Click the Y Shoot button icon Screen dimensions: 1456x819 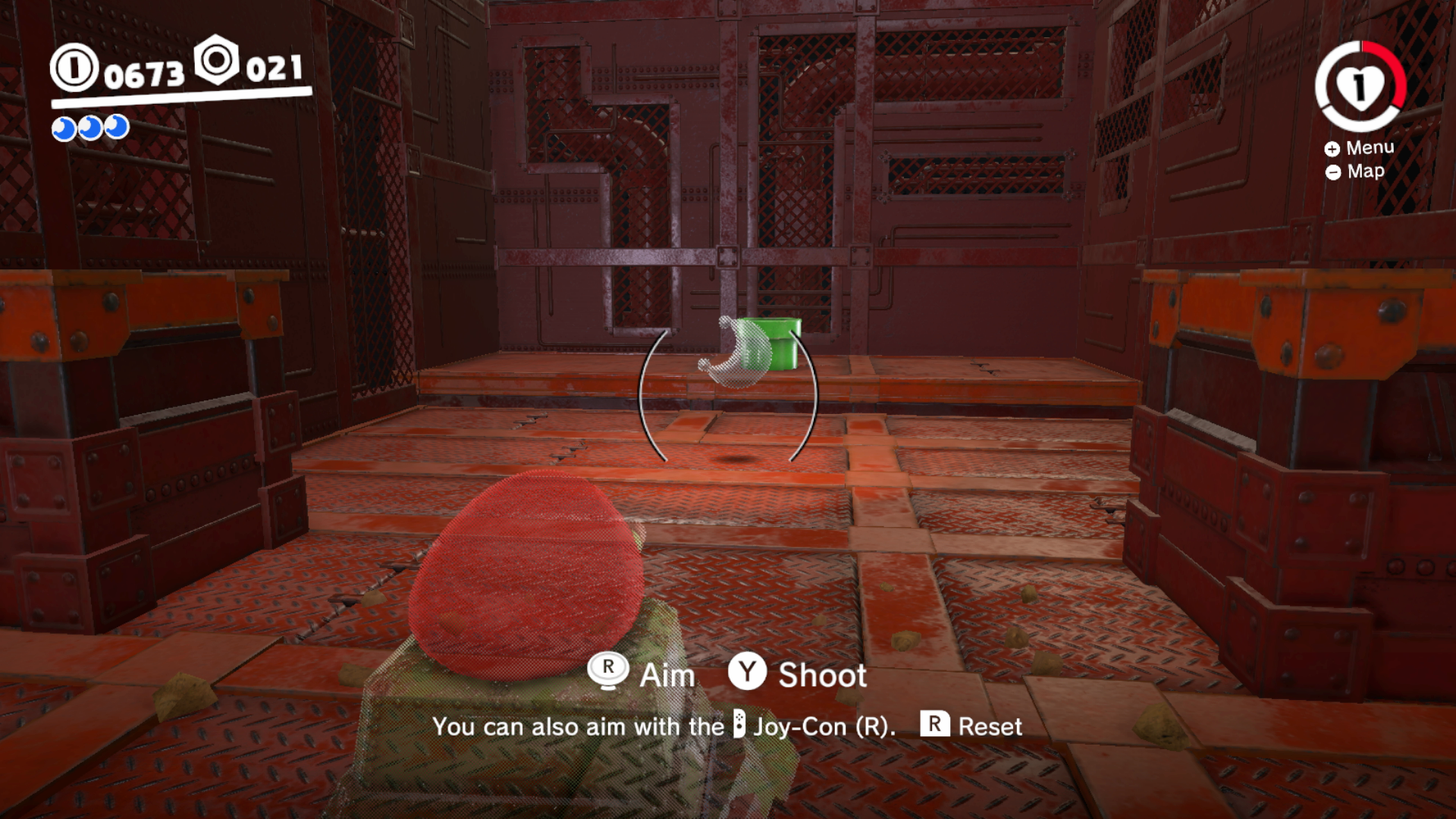[747, 674]
